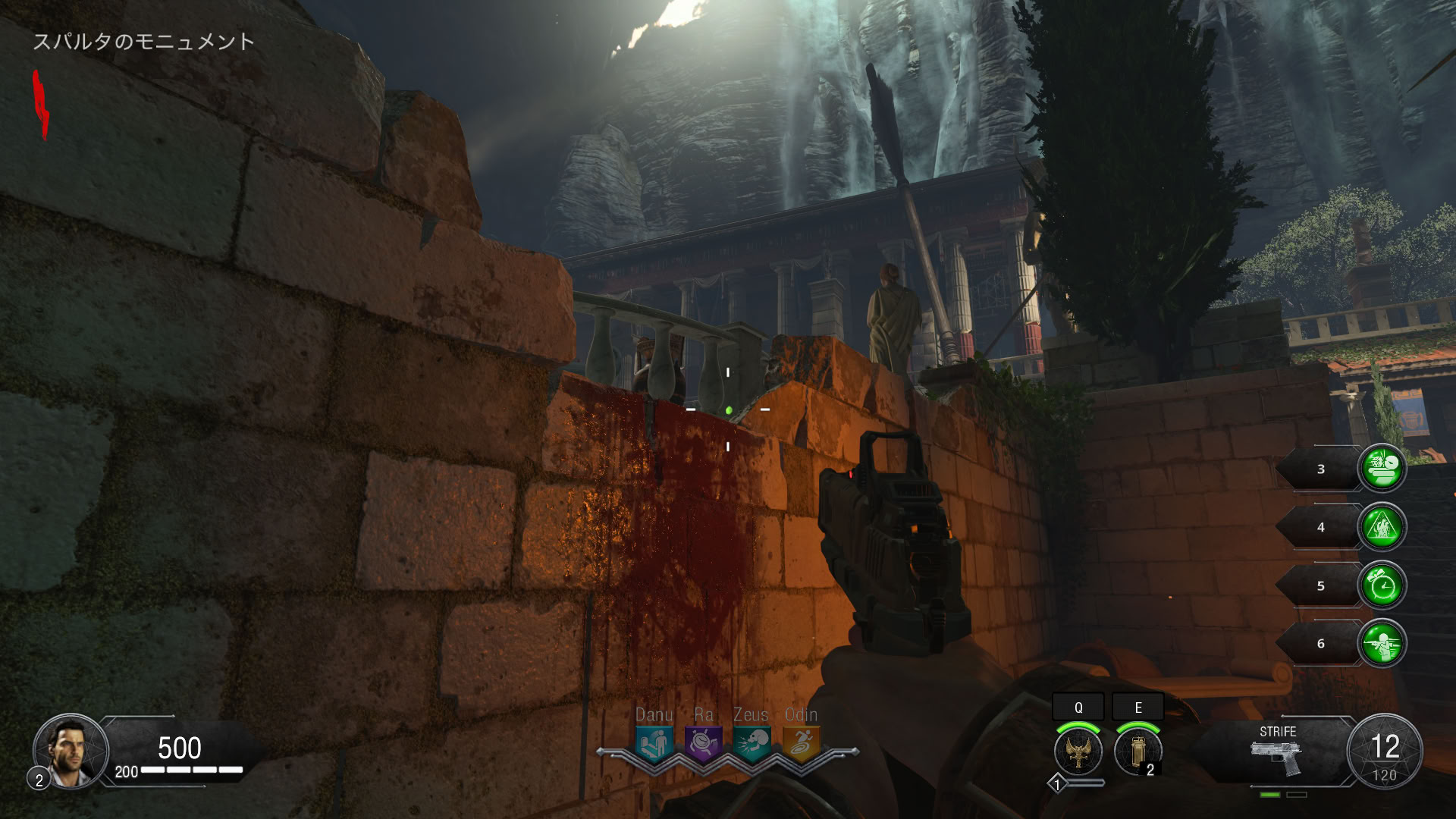Select the golden canister equipment icon
1456x819 pixels.
point(1137,752)
